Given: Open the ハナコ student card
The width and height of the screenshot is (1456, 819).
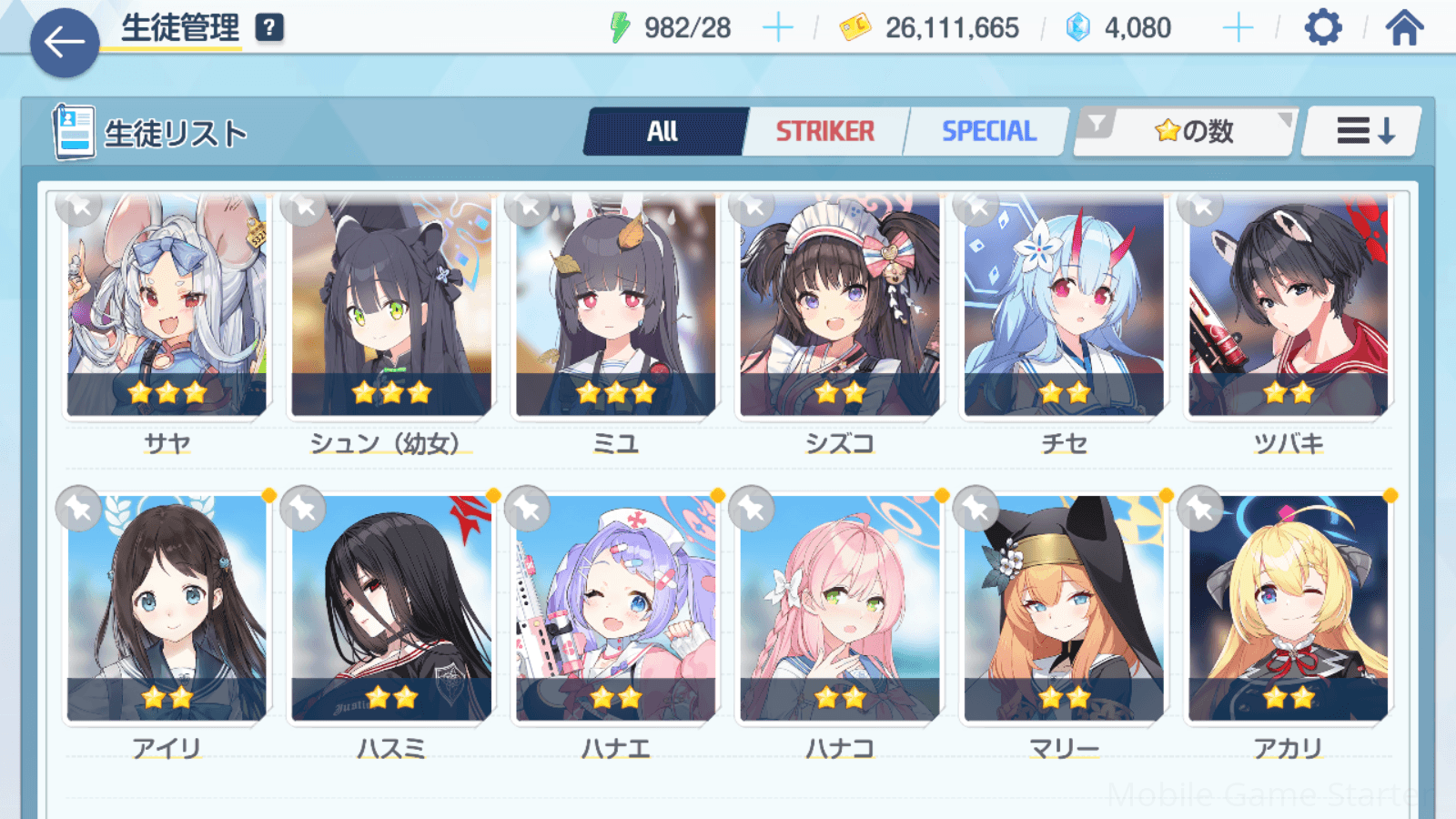Looking at the screenshot, I should (840, 608).
